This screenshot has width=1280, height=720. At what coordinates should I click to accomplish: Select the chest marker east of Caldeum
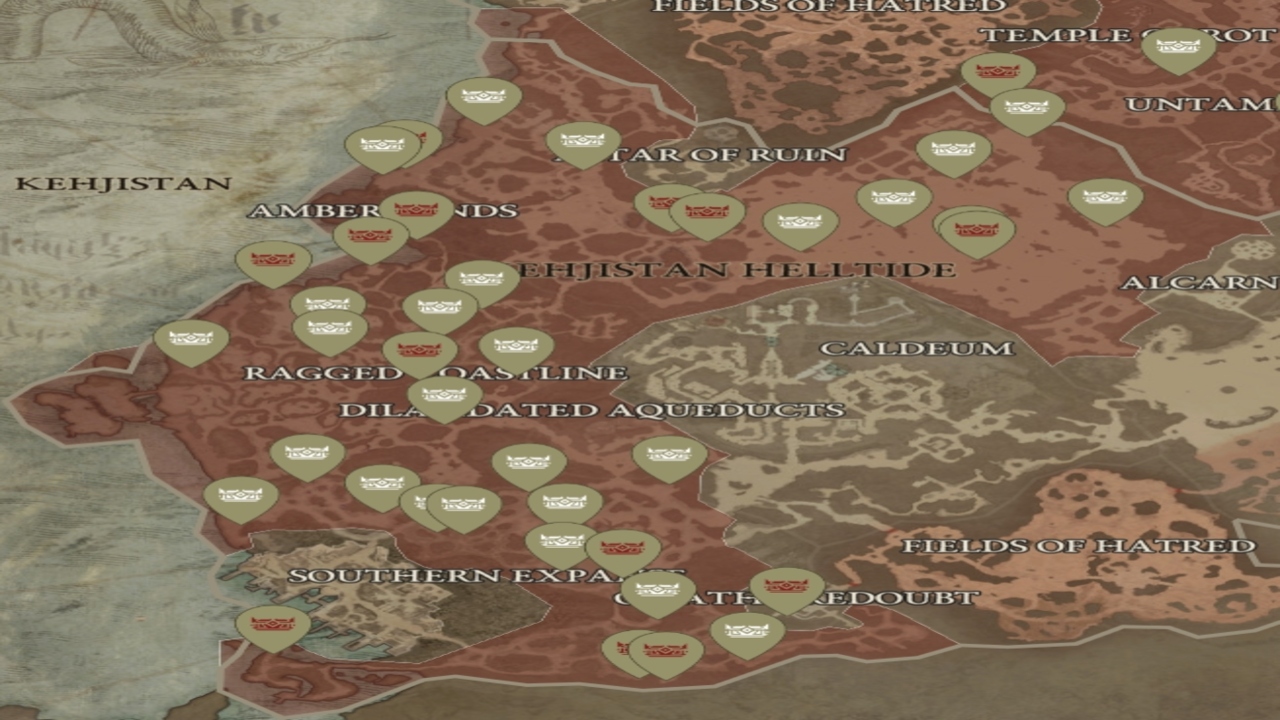click(1103, 197)
